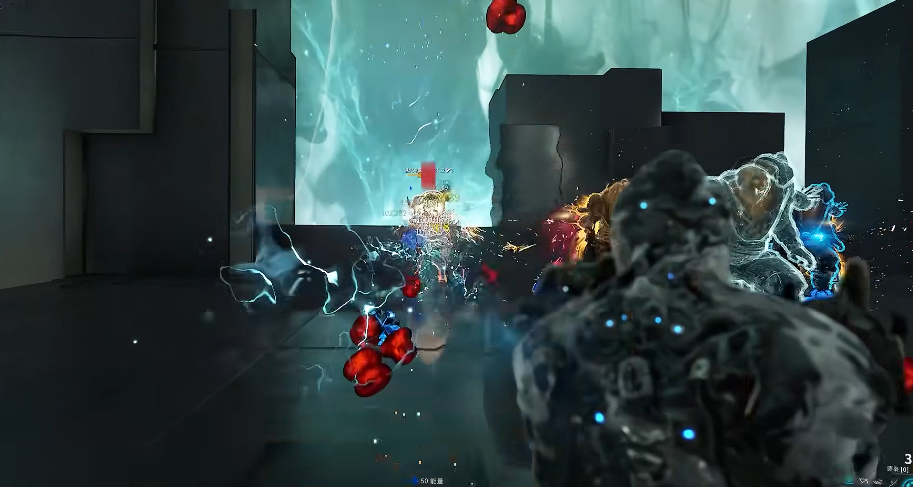The image size is (913, 487).
Task: Activate the teal circular ability icon
Action: pos(908,482)
